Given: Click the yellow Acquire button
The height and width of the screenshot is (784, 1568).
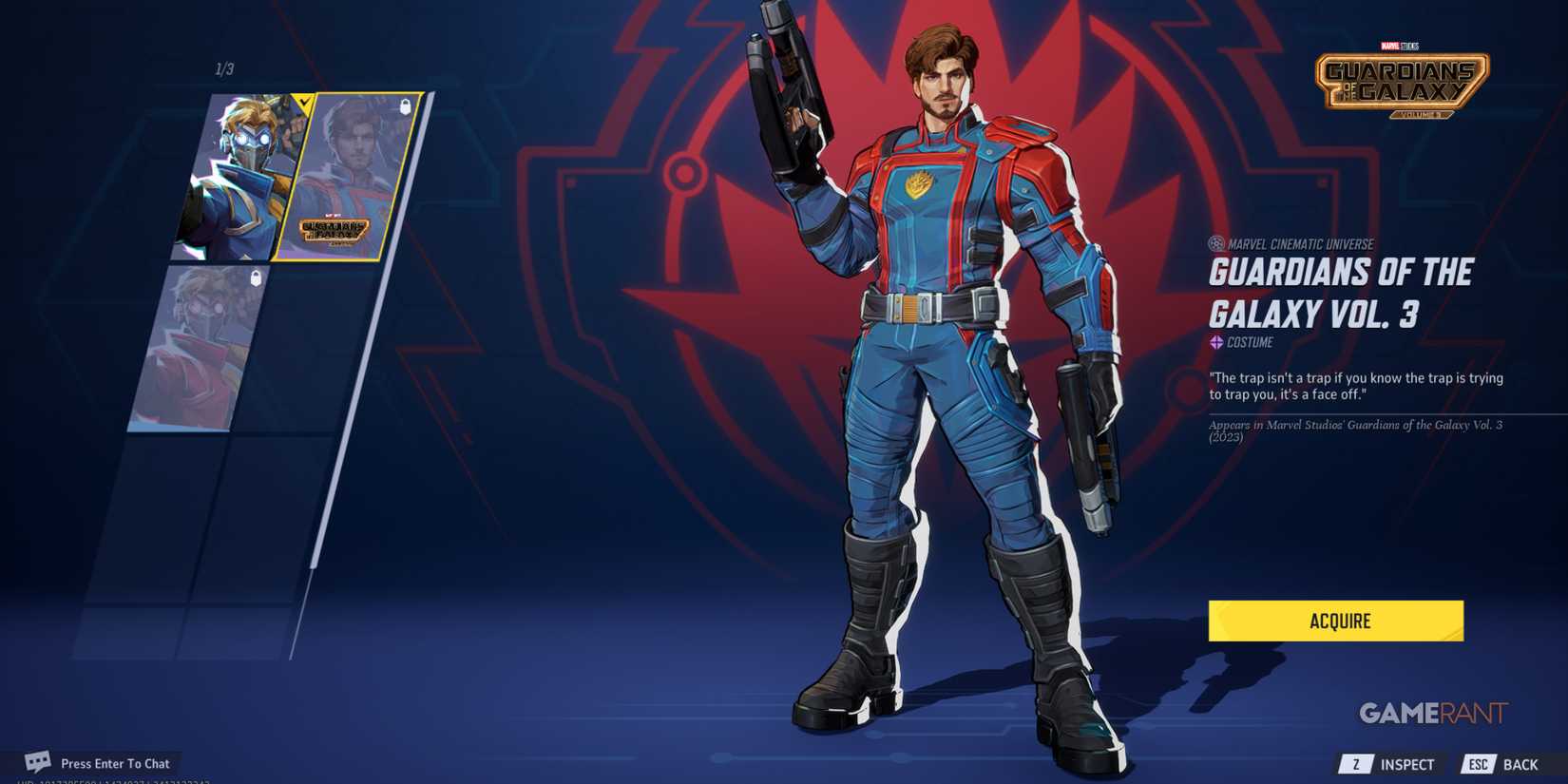Looking at the screenshot, I should pos(1335,621).
